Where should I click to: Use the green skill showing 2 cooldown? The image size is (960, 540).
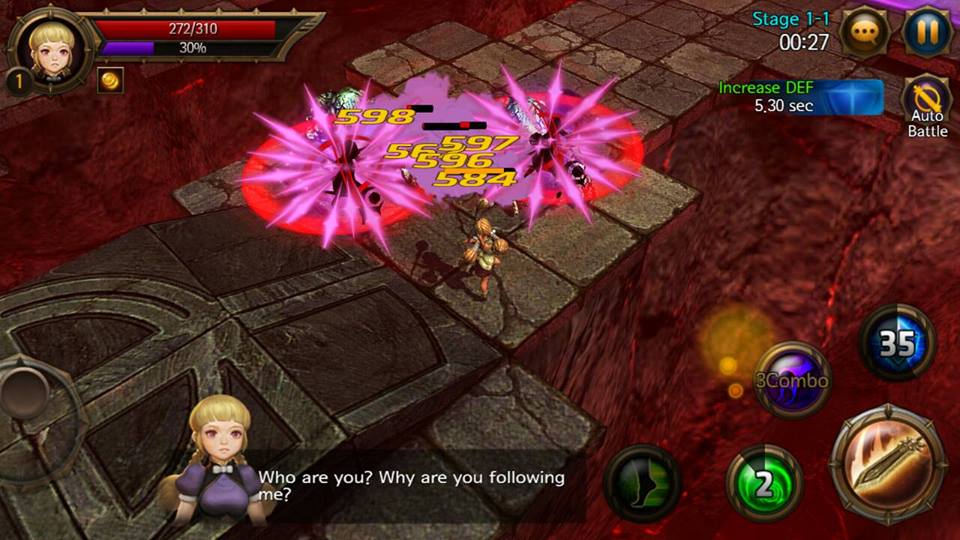point(764,485)
